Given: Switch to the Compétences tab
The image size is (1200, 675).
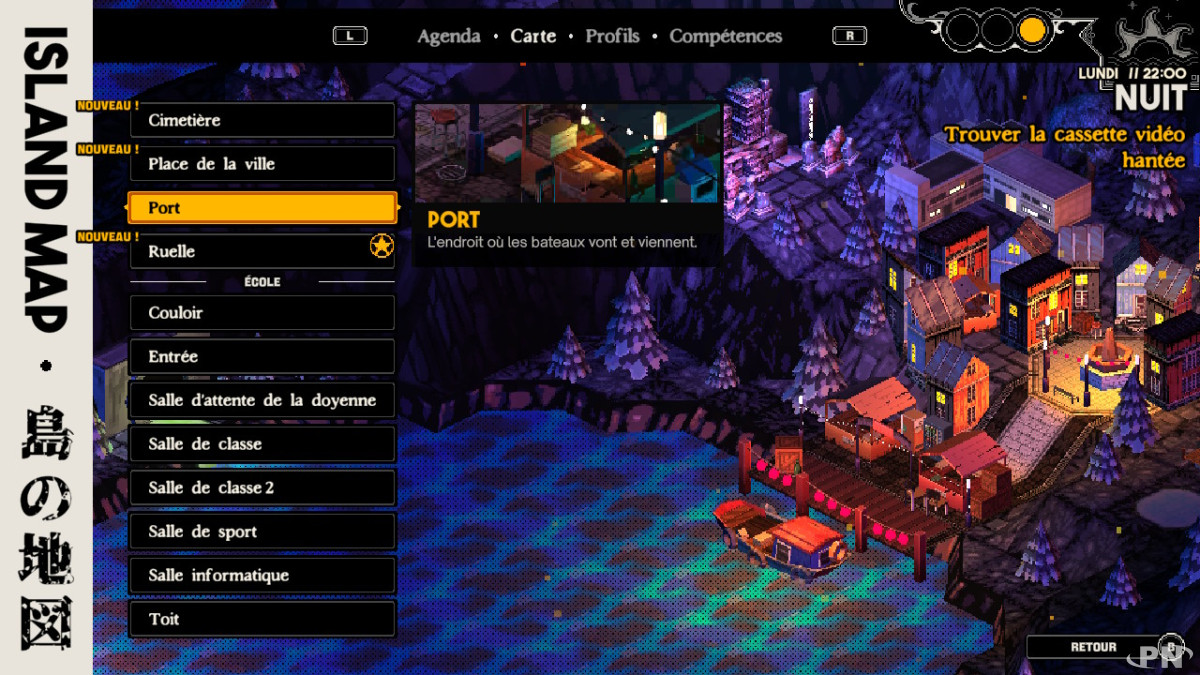Looking at the screenshot, I should coord(726,36).
